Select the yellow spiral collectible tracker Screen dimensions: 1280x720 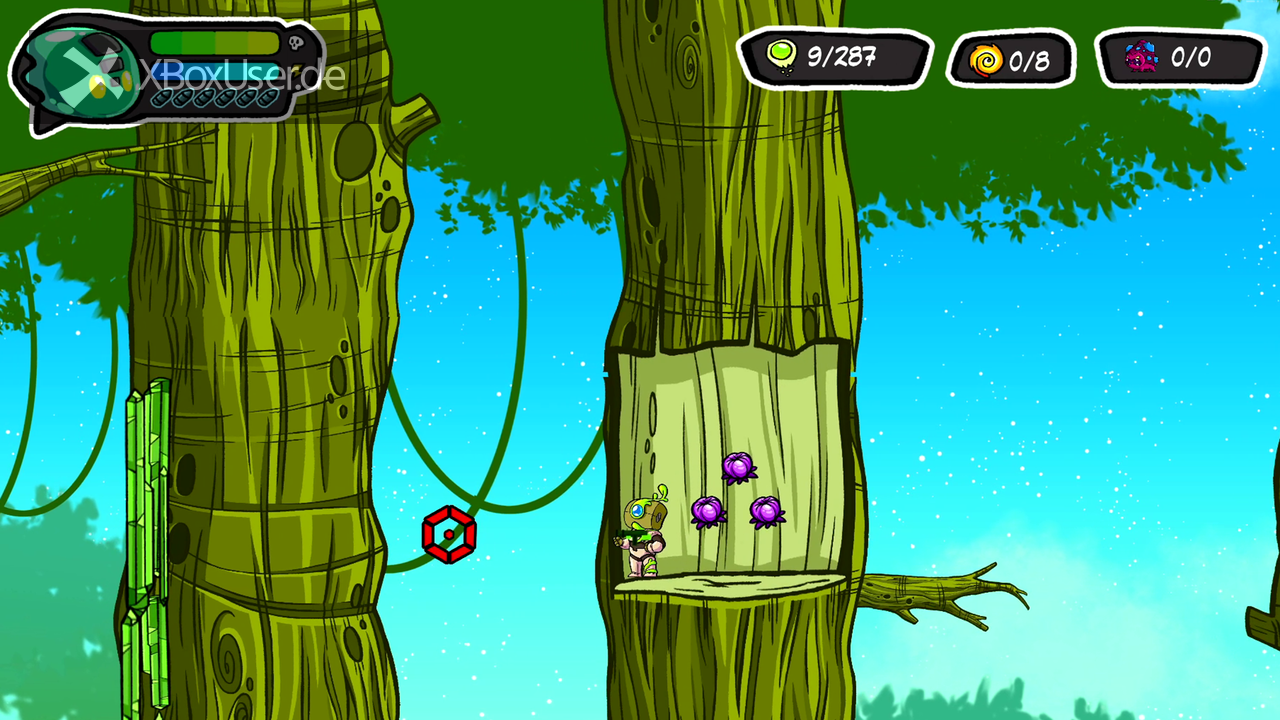click(1011, 60)
